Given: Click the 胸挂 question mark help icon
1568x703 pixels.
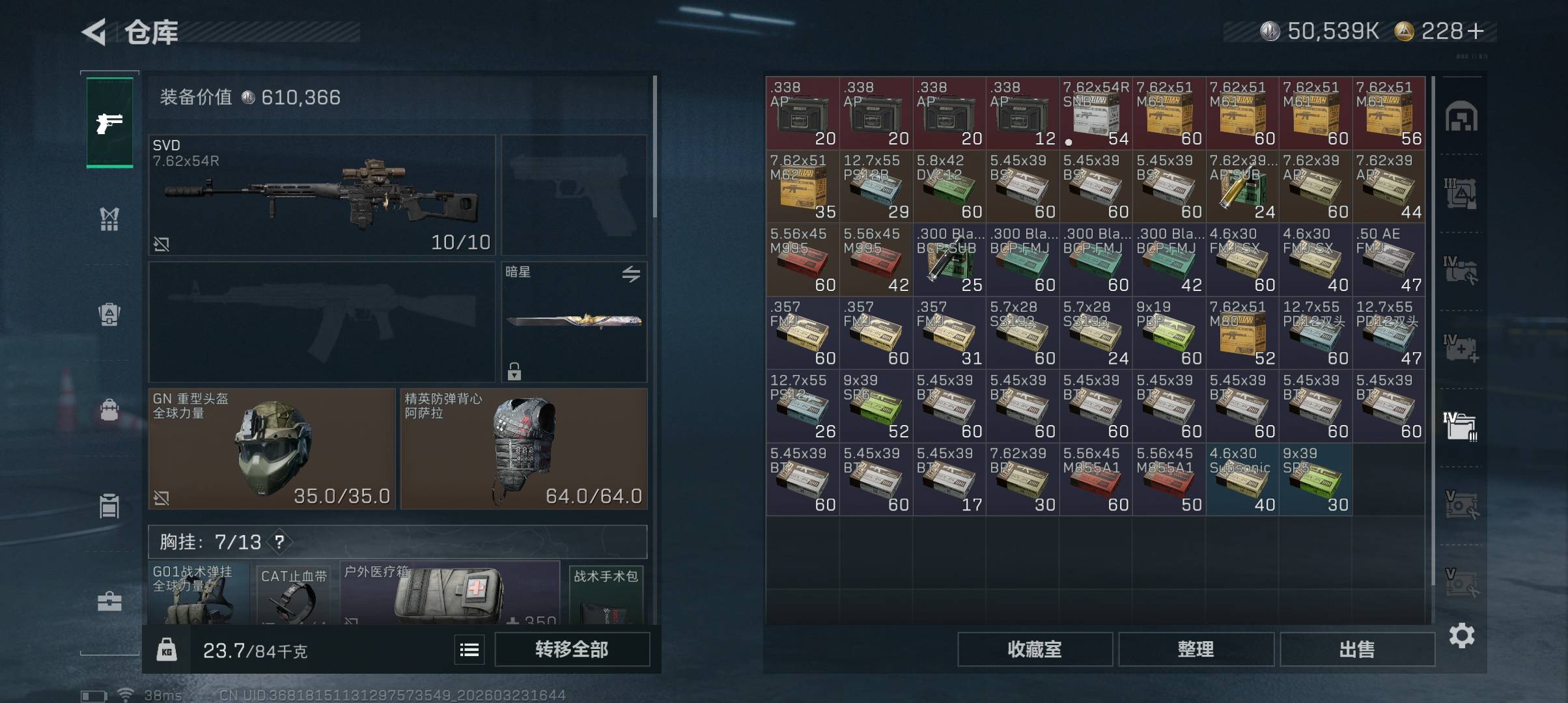Looking at the screenshot, I should pyautogui.click(x=279, y=542).
